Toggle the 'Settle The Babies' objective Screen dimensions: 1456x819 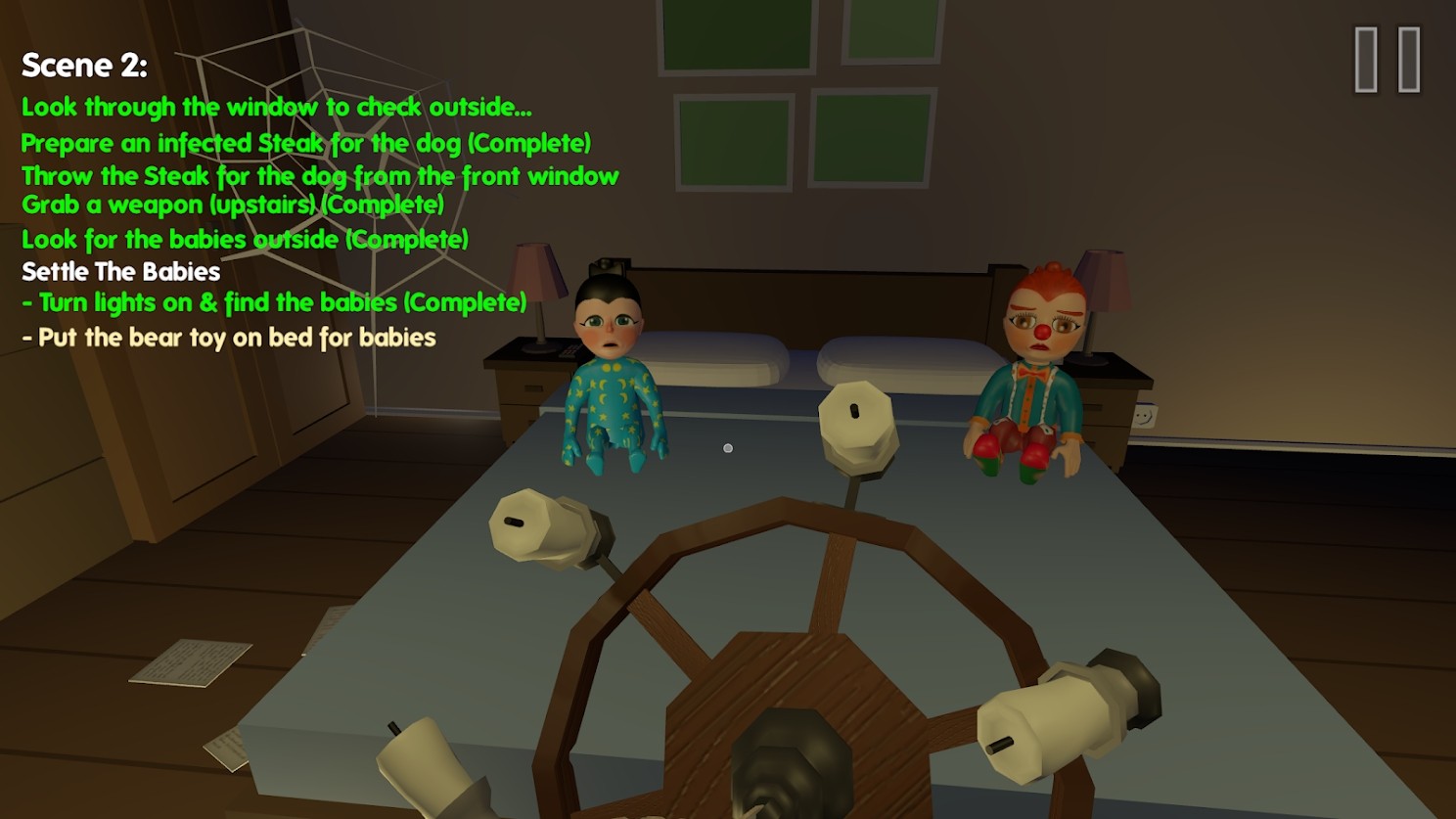(x=120, y=271)
